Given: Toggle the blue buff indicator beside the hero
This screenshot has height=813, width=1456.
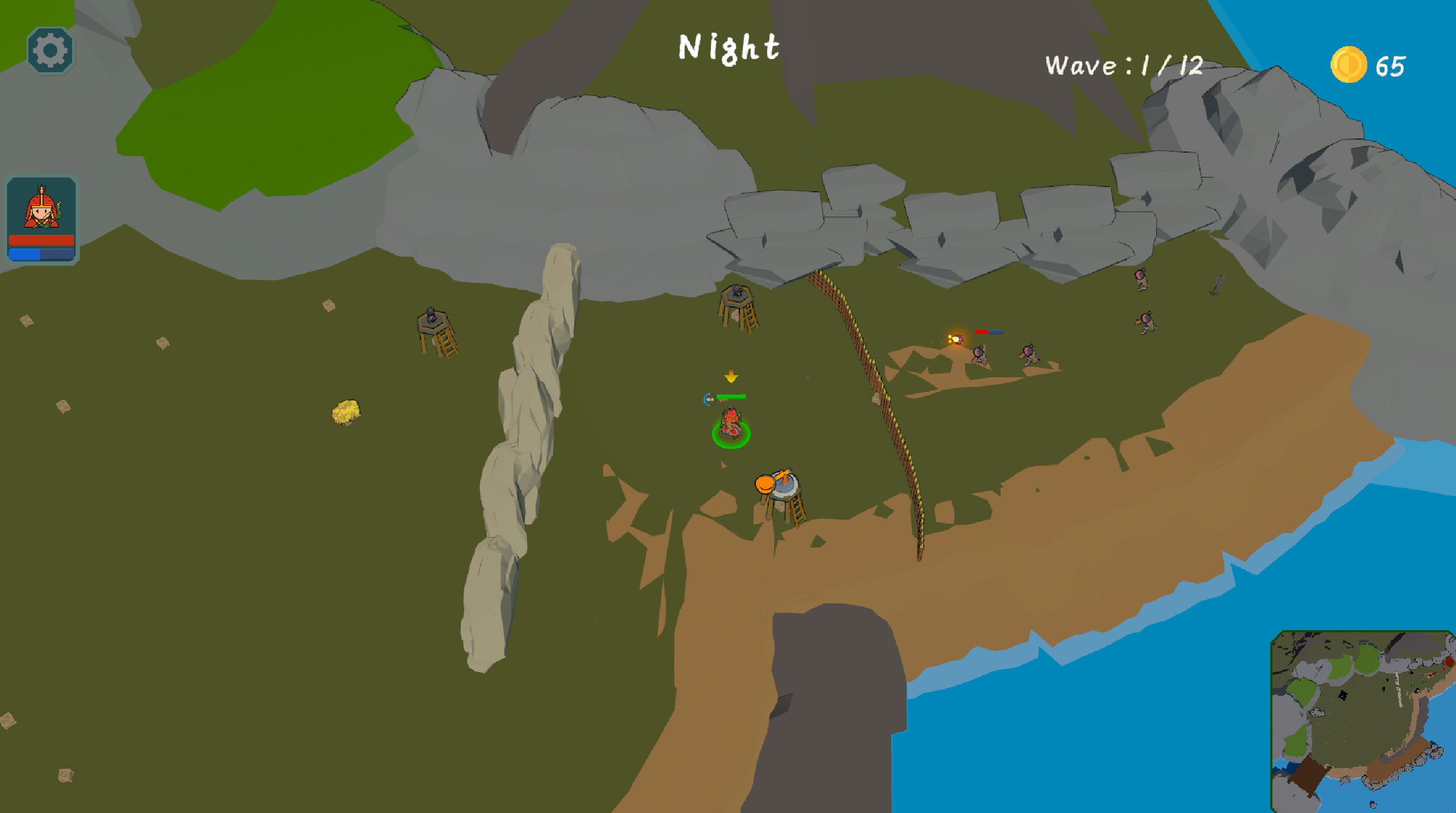Looking at the screenshot, I should tap(708, 399).
